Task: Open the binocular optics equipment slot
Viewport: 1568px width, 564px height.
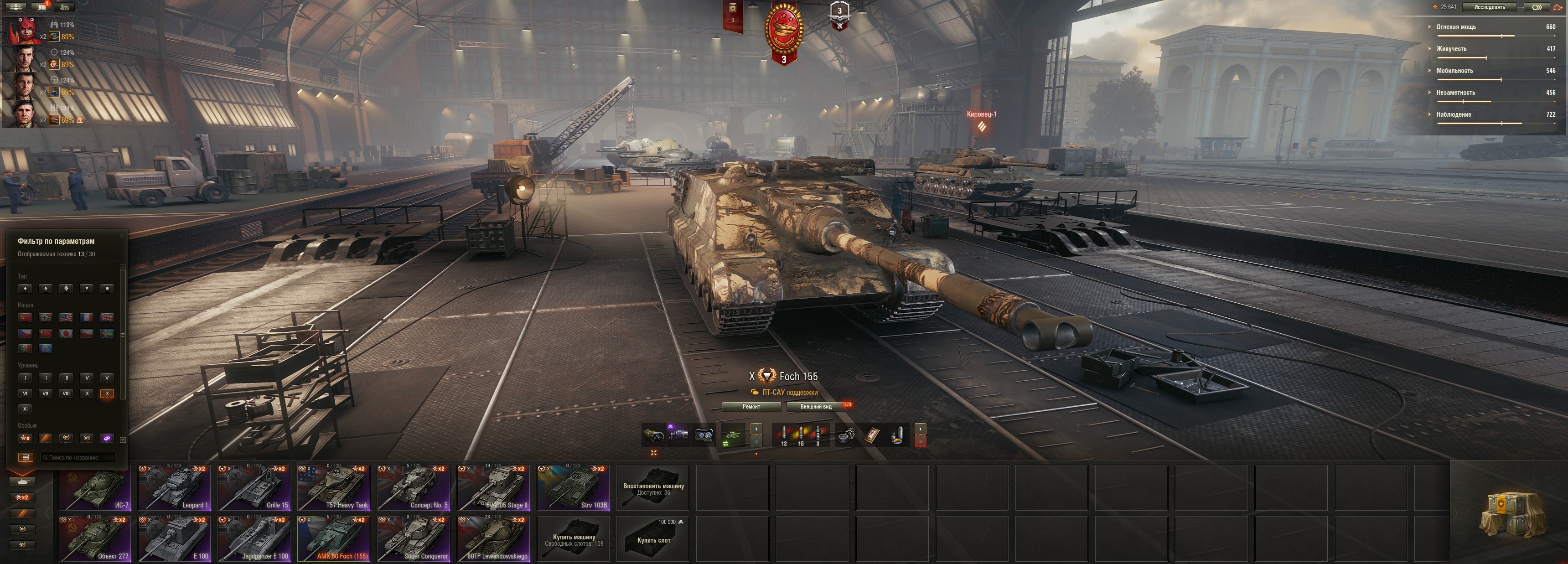Action: click(x=704, y=435)
